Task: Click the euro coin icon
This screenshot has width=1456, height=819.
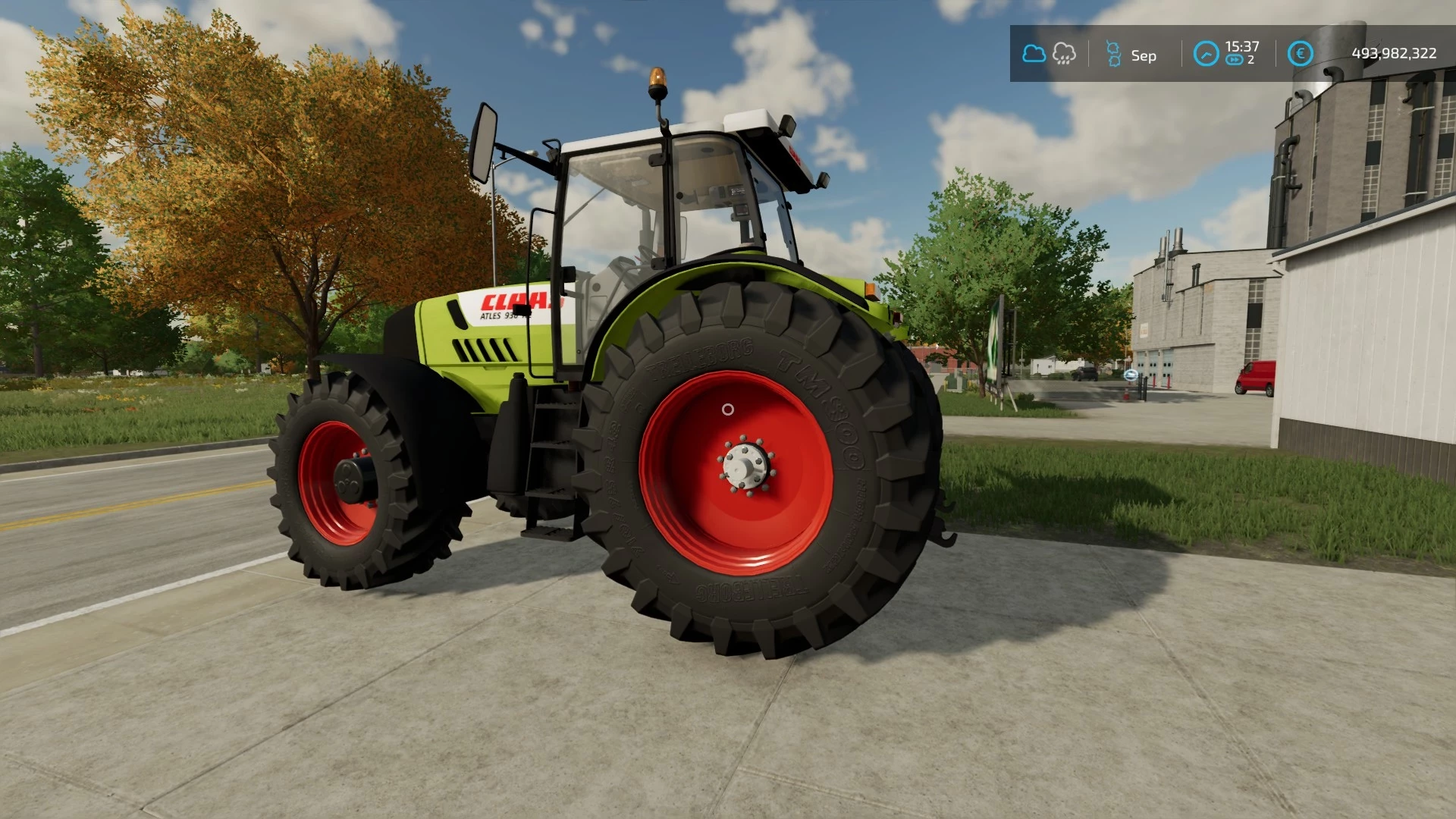Action: 1299,53
